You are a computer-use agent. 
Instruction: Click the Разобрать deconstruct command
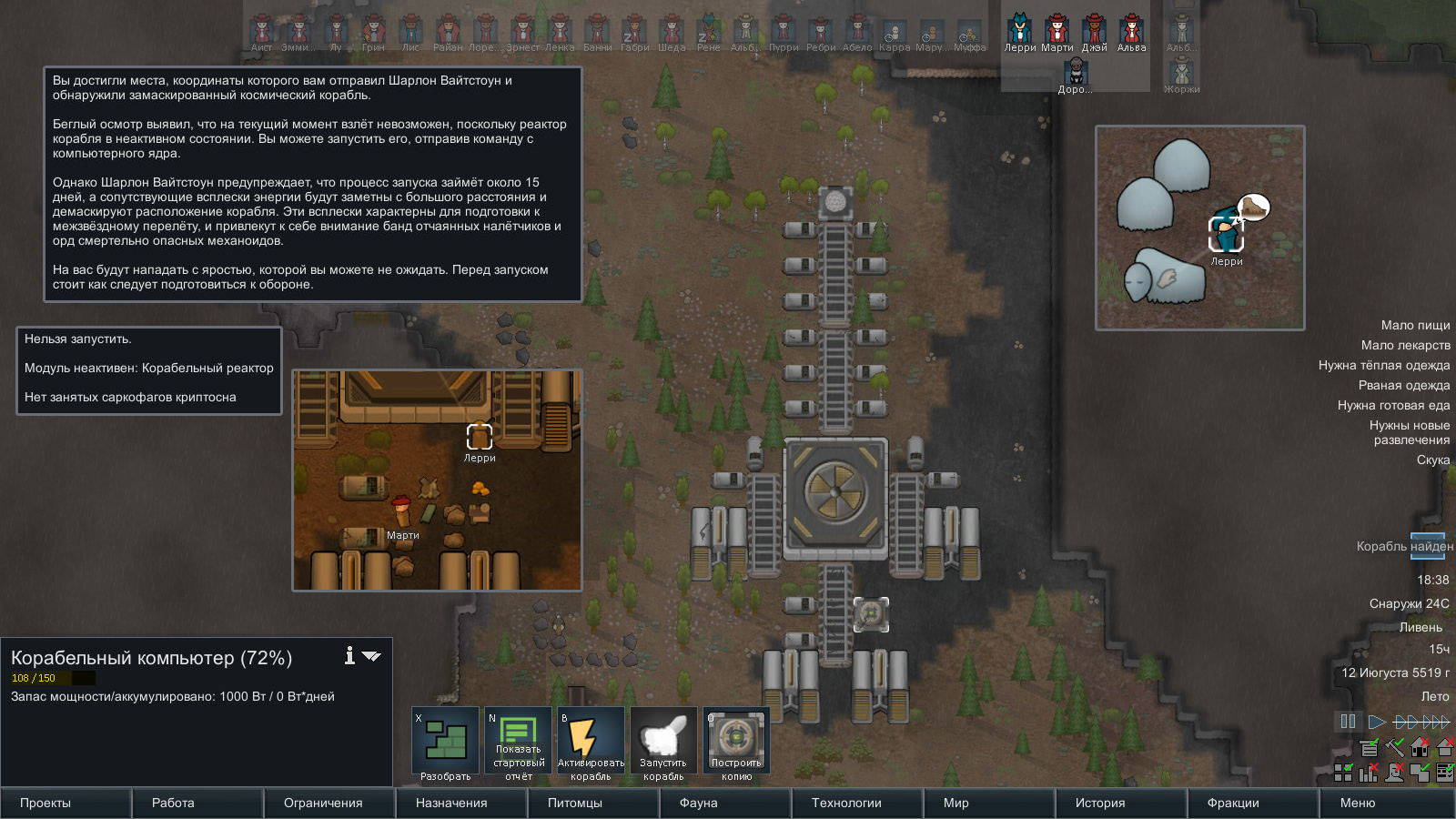click(445, 743)
